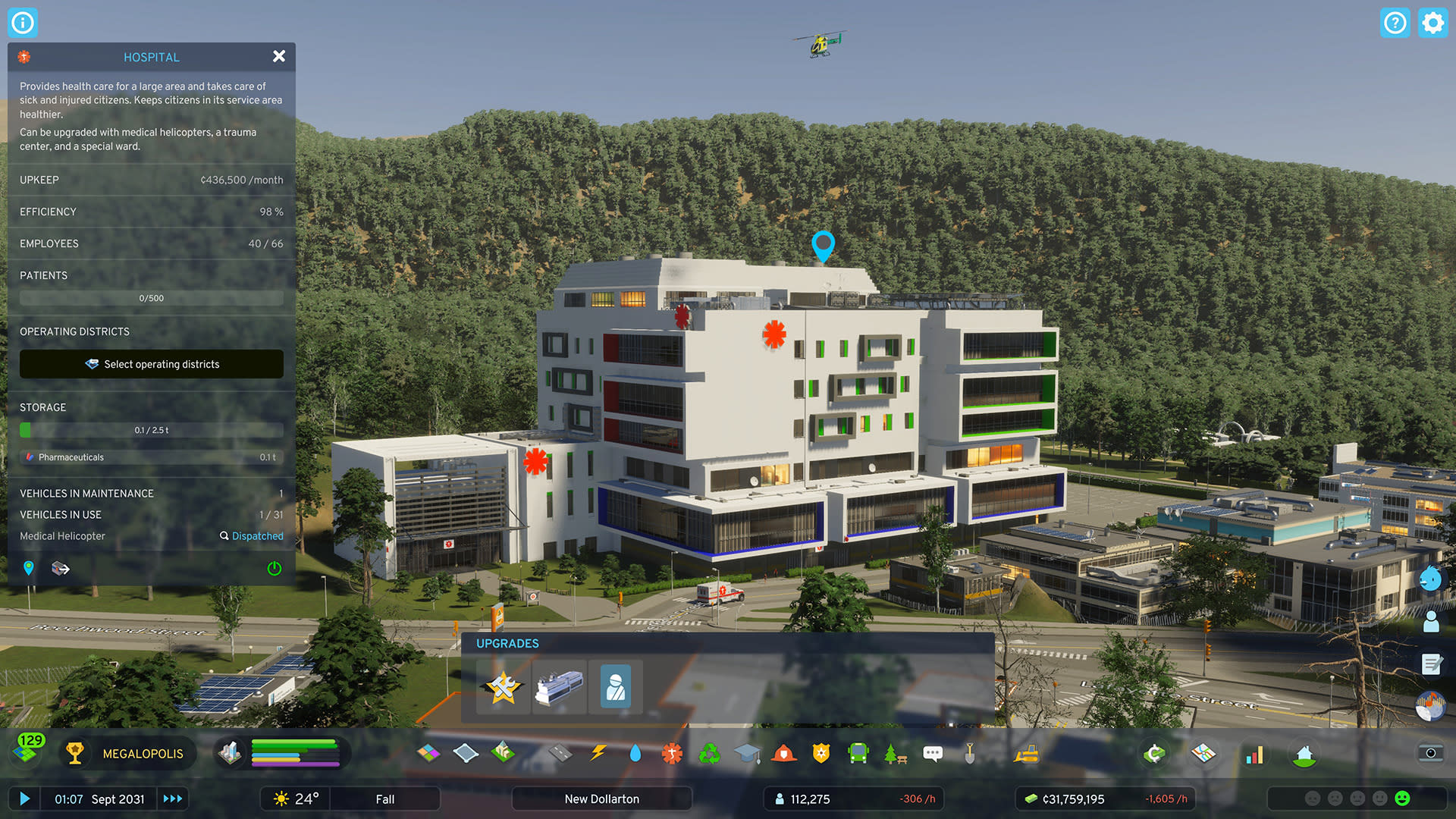Open the Water & Sewage menu

(635, 753)
